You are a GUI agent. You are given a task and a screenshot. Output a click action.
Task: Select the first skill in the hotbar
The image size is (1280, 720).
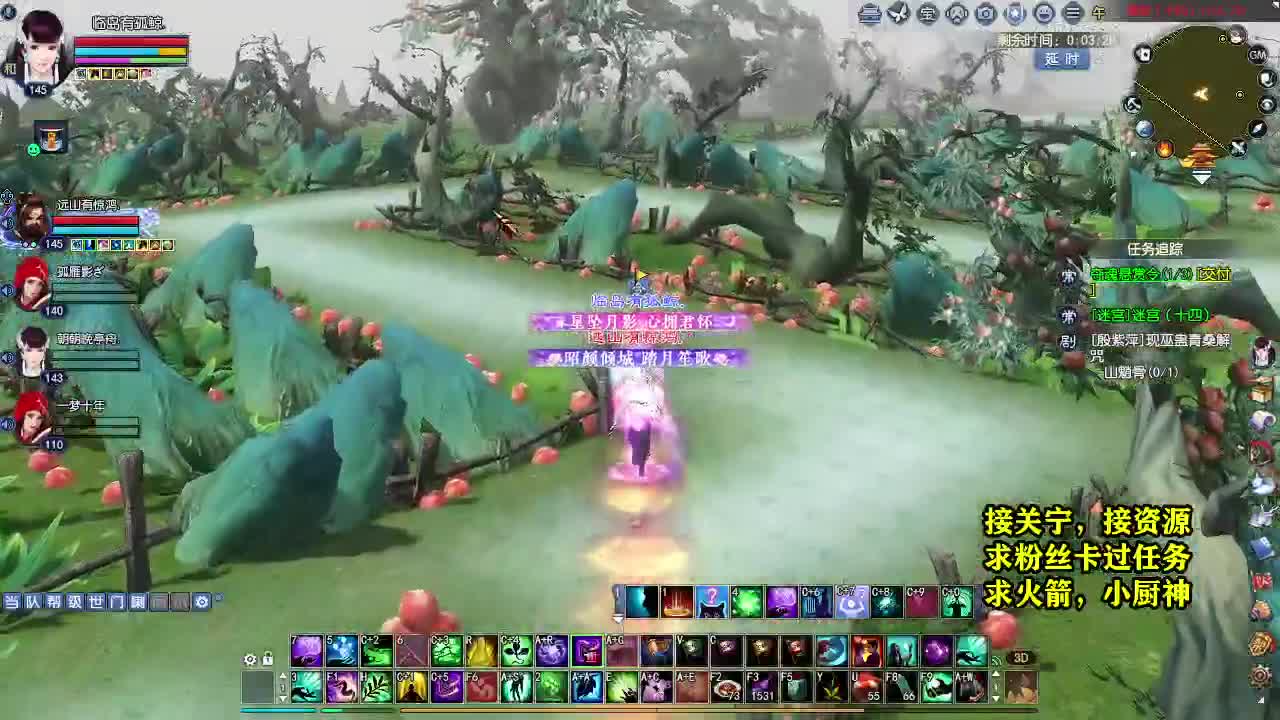[642, 600]
